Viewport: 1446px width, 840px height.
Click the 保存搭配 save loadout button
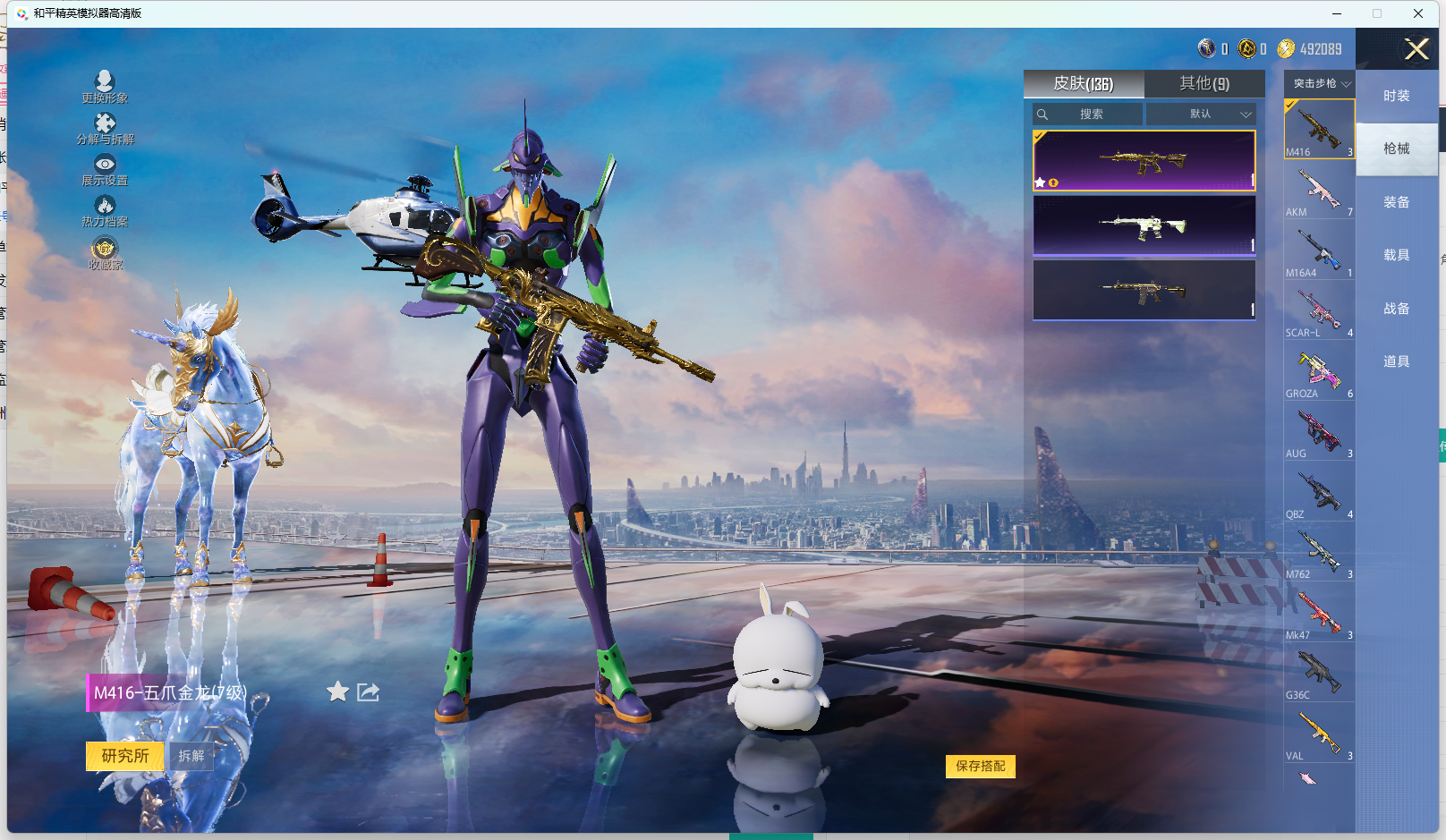tap(980, 766)
